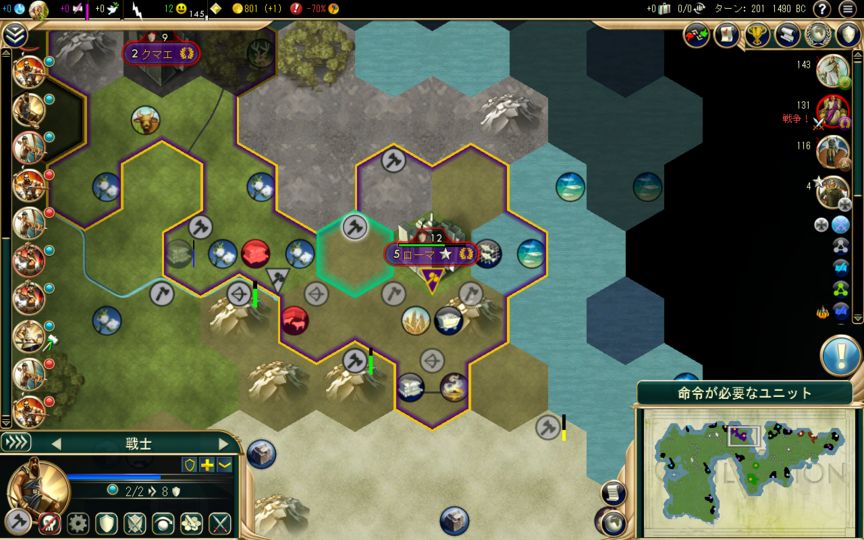Activate the crossed swords attack action
864x540 pixels.
coord(219,522)
